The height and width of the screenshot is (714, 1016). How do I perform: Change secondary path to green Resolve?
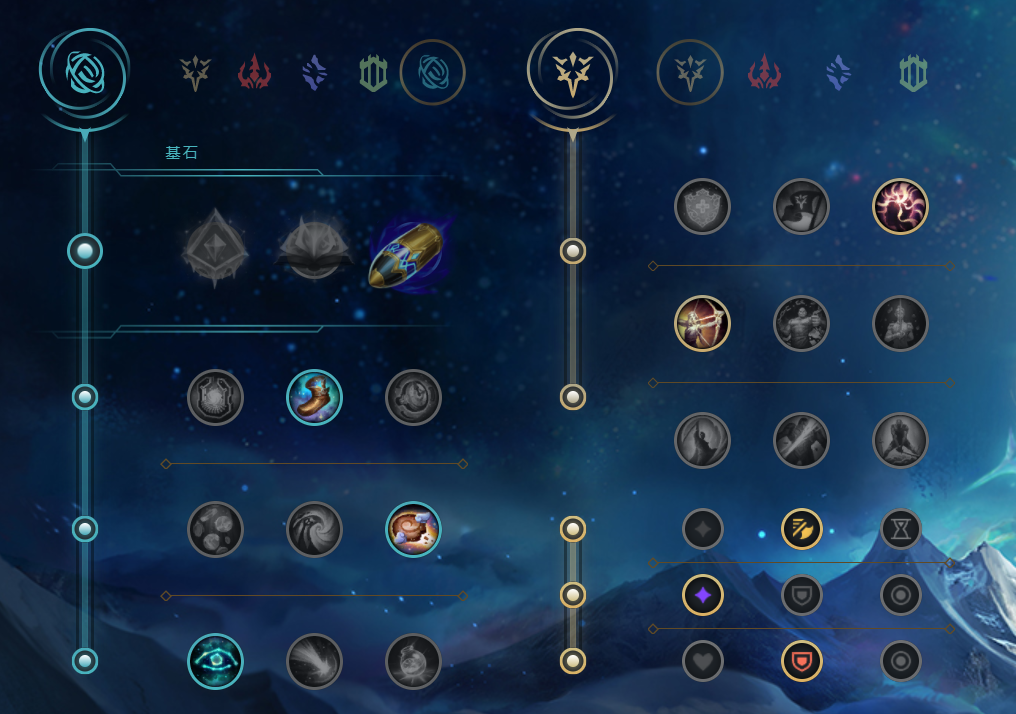pyautogui.click(x=913, y=73)
